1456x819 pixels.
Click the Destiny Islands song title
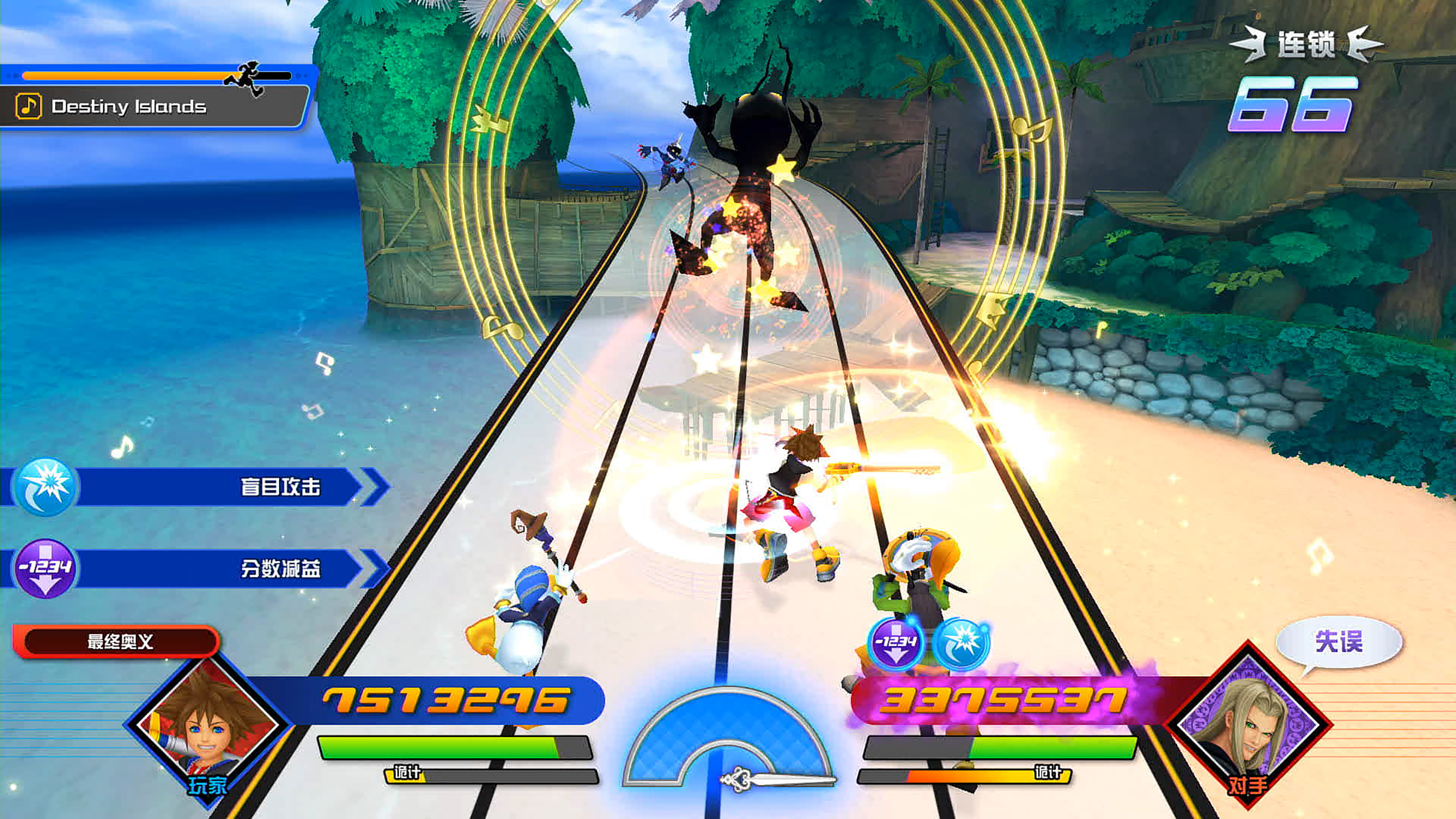click(x=128, y=106)
